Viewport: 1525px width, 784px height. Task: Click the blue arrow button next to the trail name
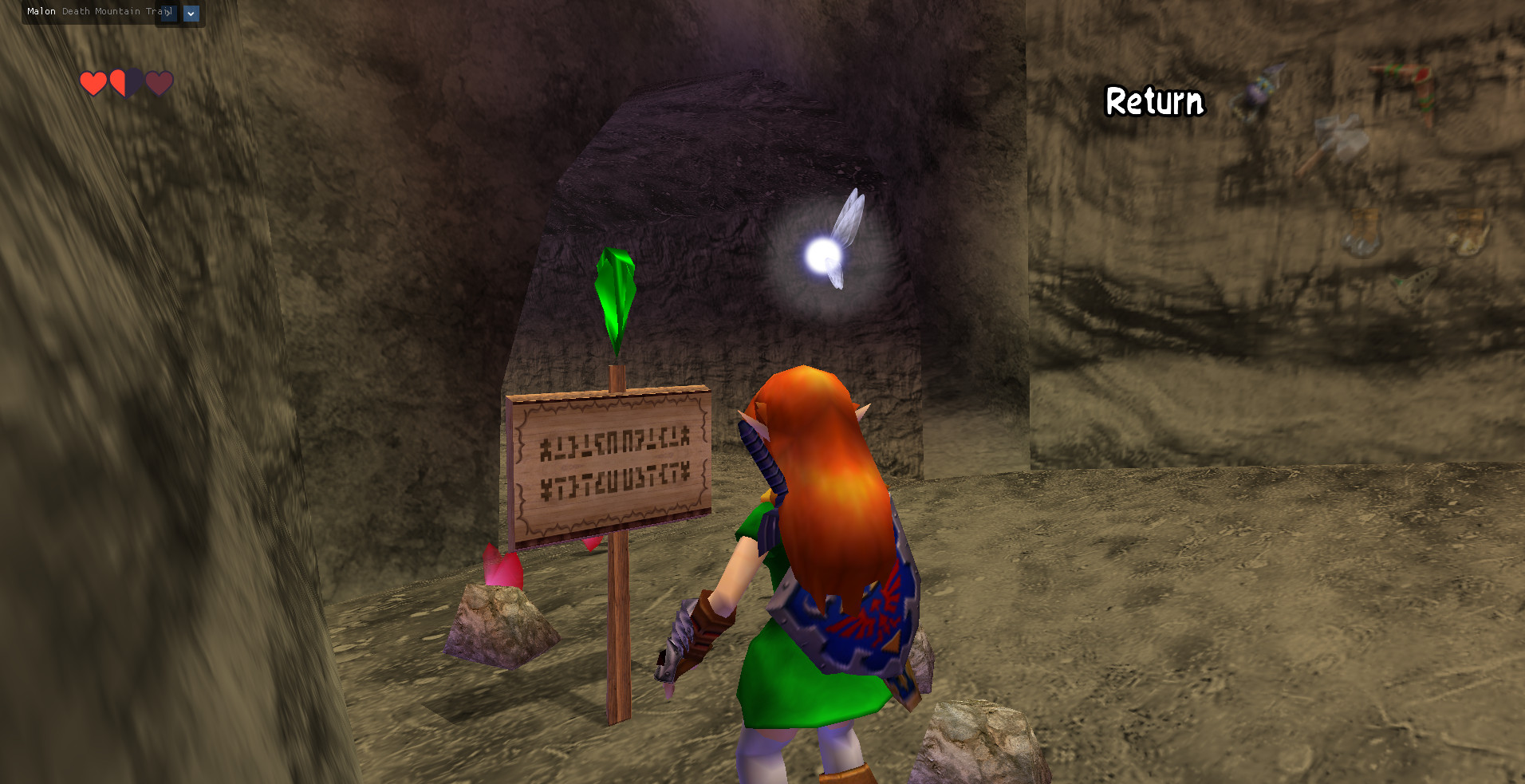coord(191,14)
